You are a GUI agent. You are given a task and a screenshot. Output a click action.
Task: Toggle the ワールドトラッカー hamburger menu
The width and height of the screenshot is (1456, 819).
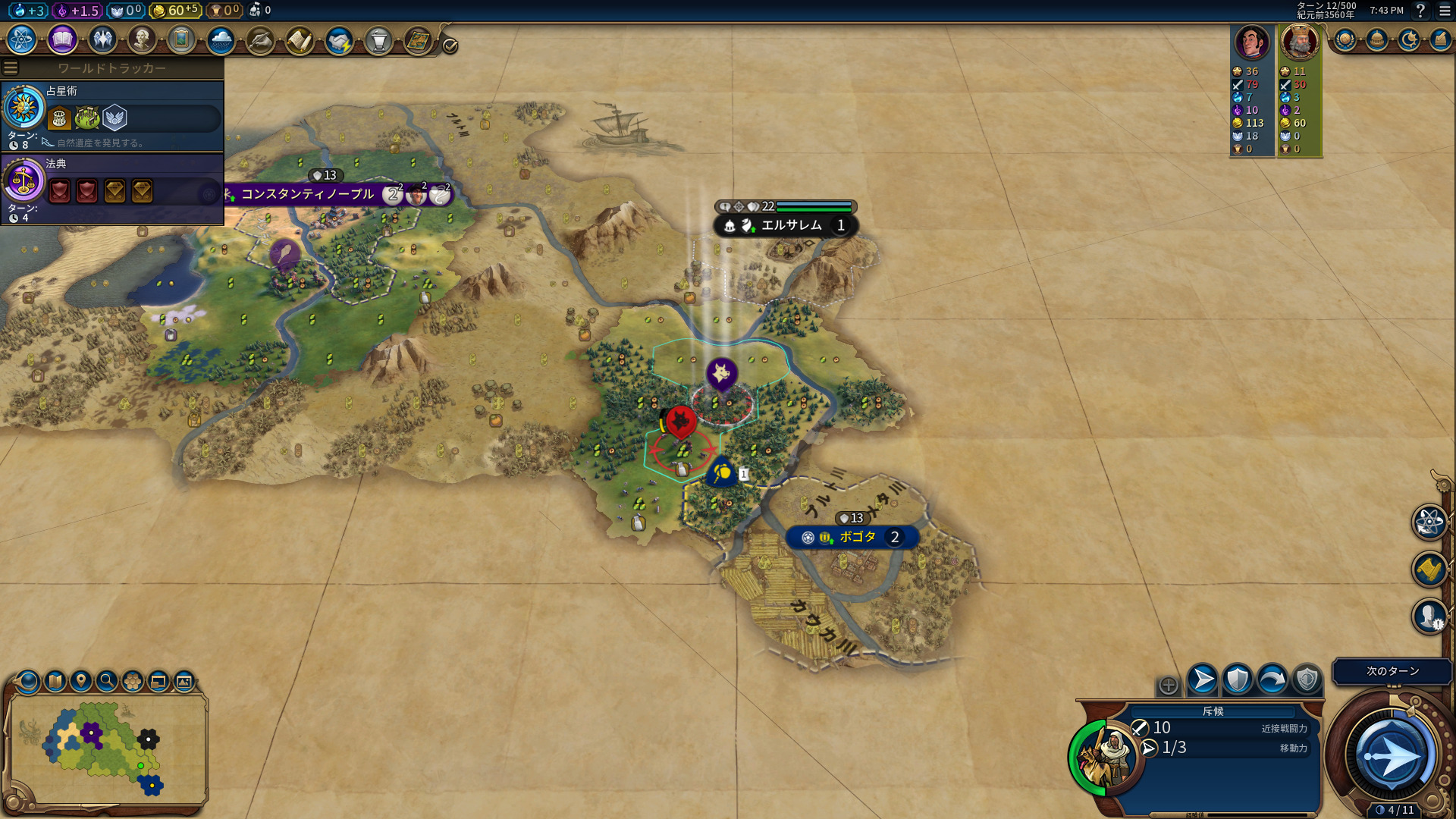click(x=11, y=68)
